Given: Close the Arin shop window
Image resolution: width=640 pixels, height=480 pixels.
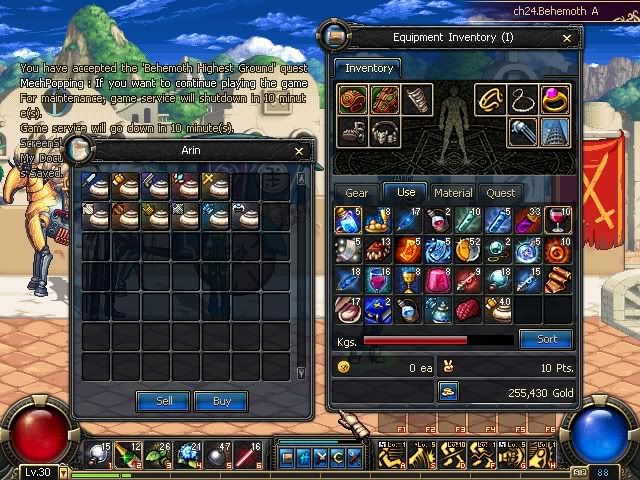Looking at the screenshot, I should (x=299, y=151).
